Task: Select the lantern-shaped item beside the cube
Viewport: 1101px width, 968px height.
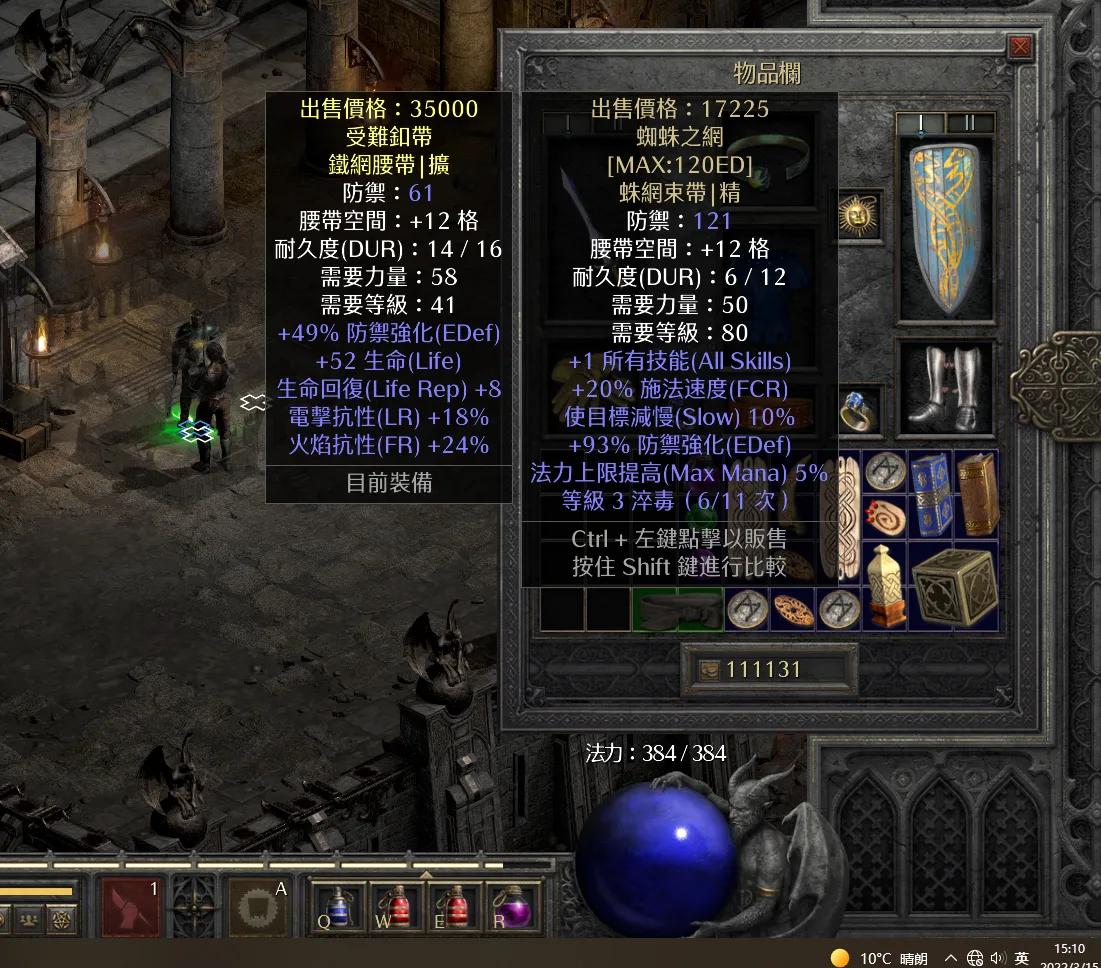Action: [884, 587]
